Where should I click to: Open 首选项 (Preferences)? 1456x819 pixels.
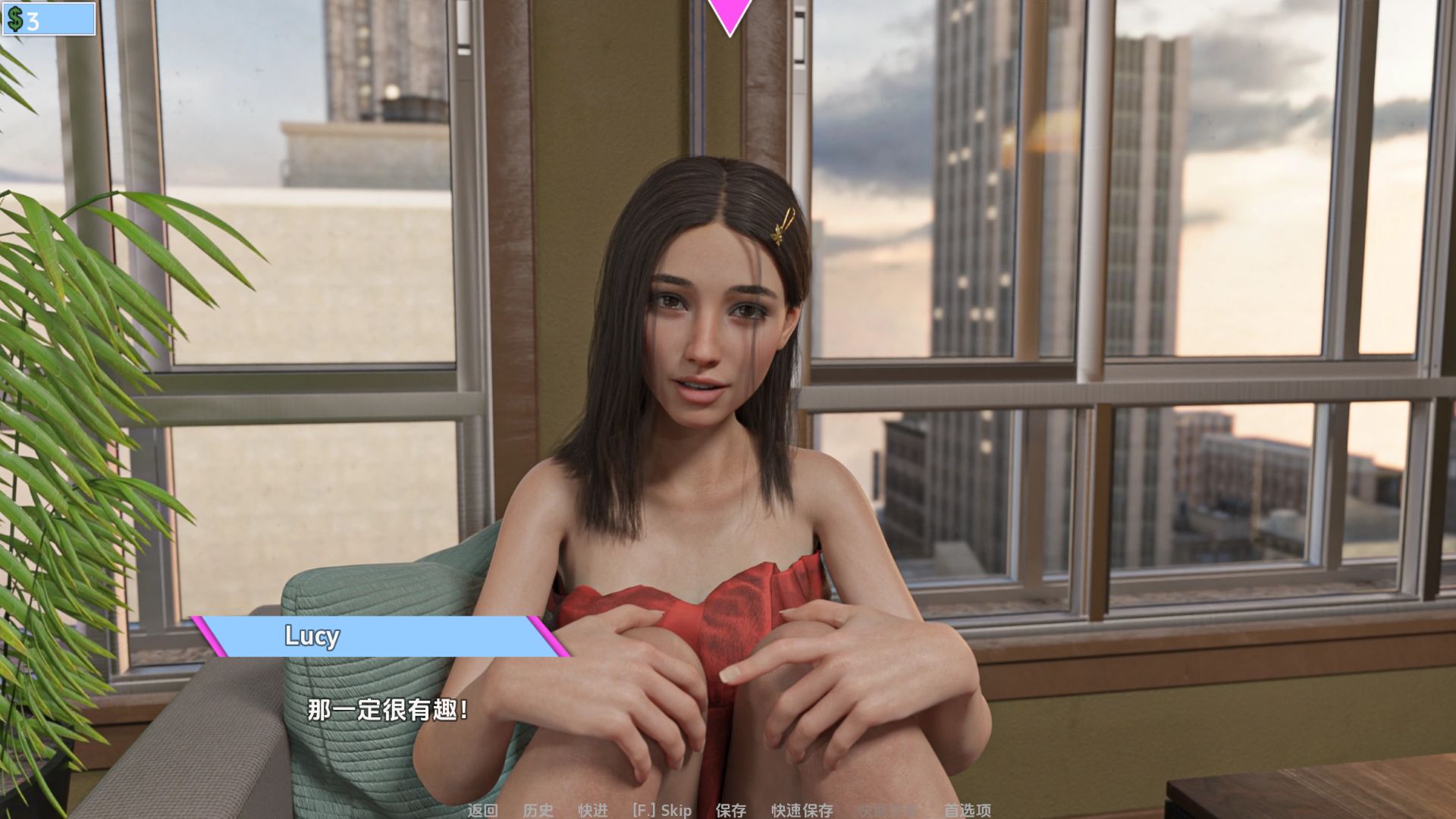coord(967,810)
